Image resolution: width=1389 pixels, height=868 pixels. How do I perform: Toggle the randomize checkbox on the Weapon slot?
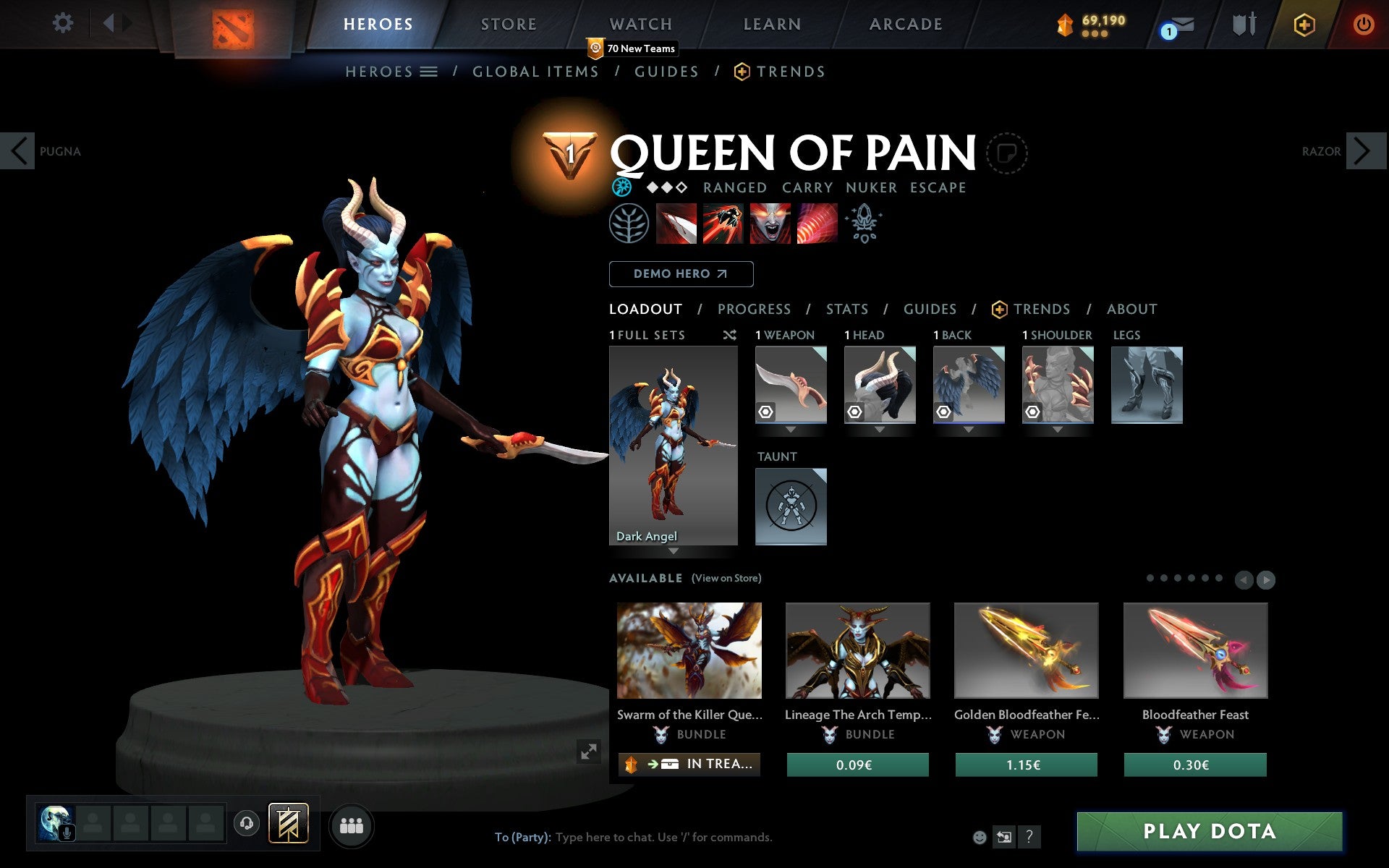(x=764, y=411)
